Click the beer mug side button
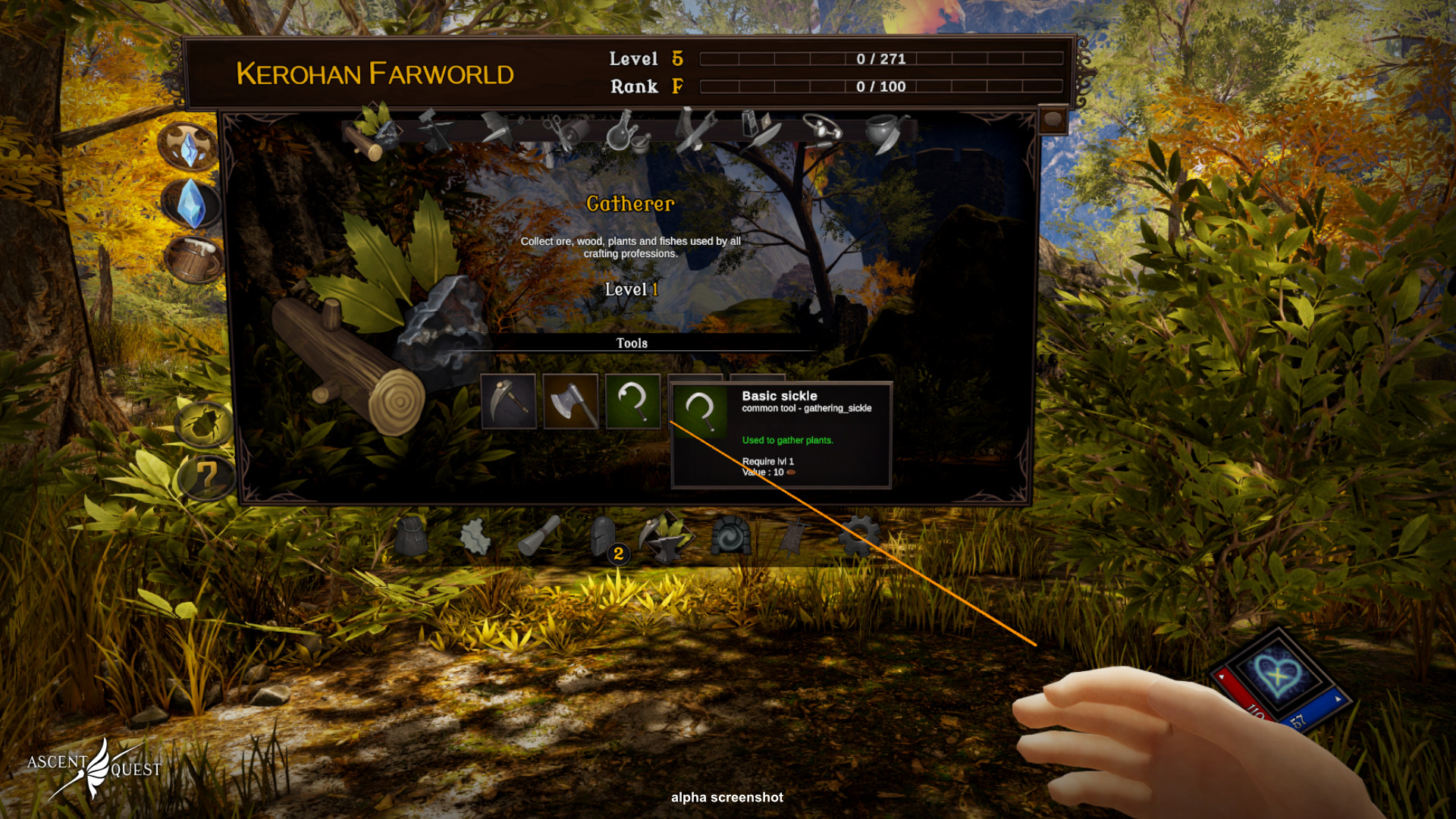The height and width of the screenshot is (819, 1456). pos(193,260)
